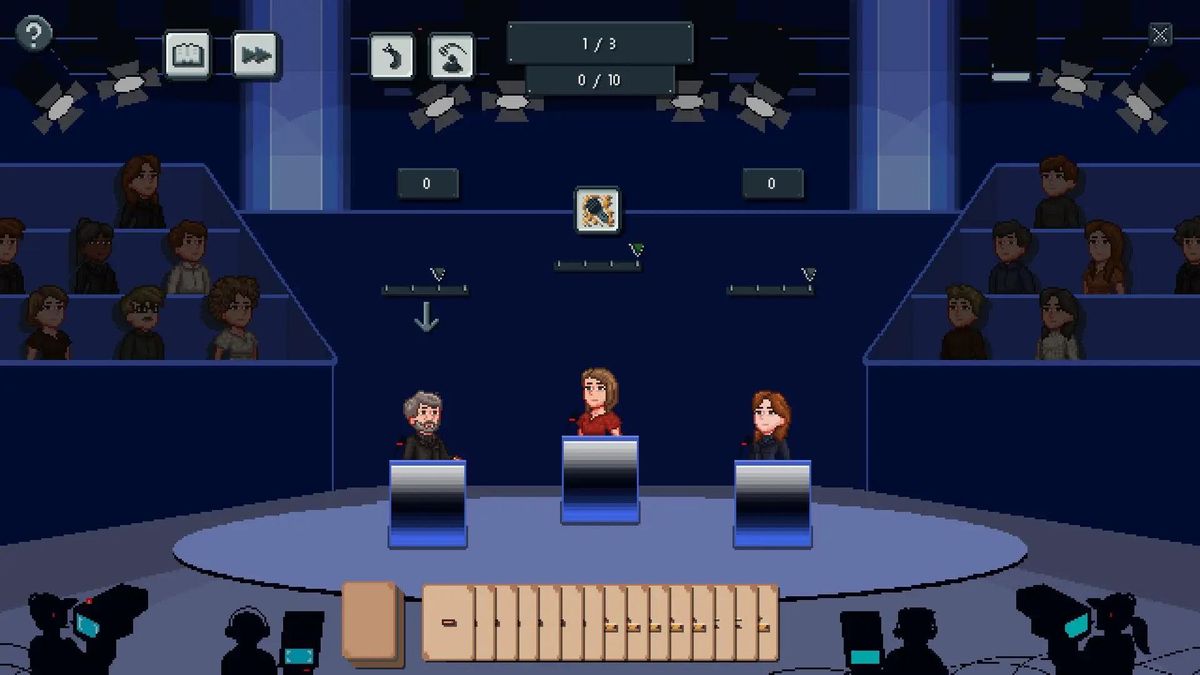Open the book journal button
The width and height of the screenshot is (1200, 675).
(187, 55)
